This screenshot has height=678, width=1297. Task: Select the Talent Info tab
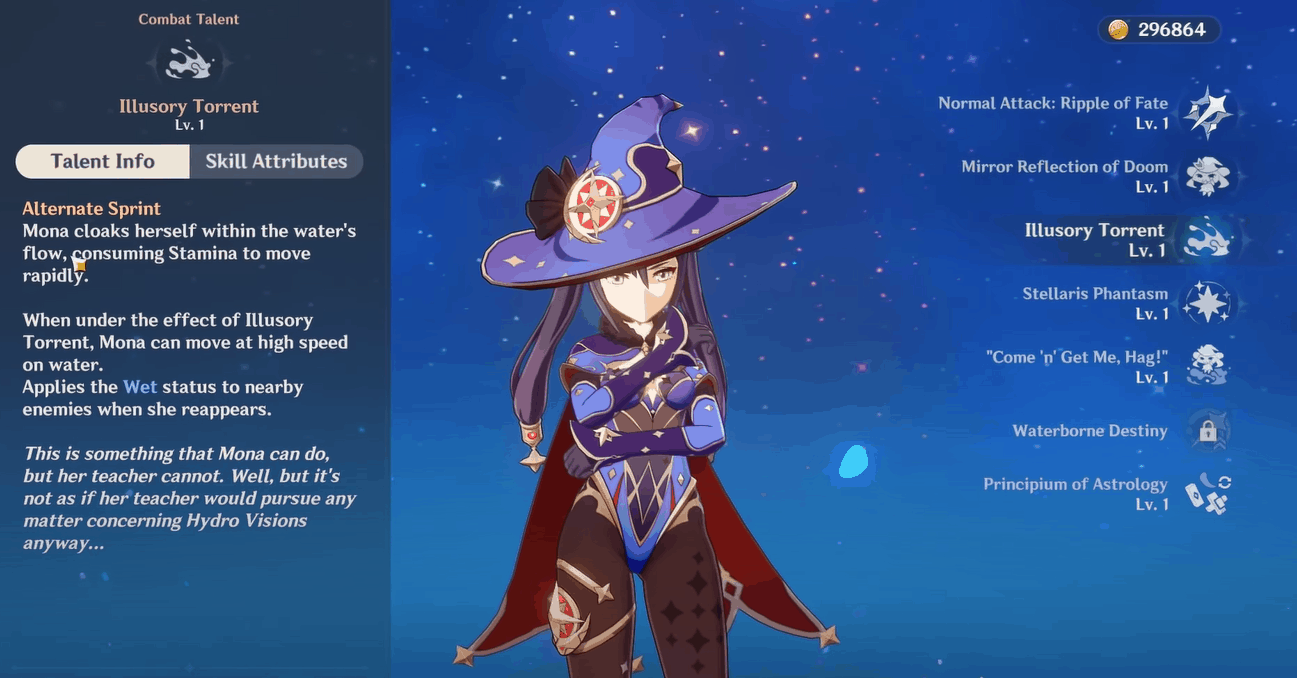[103, 161]
